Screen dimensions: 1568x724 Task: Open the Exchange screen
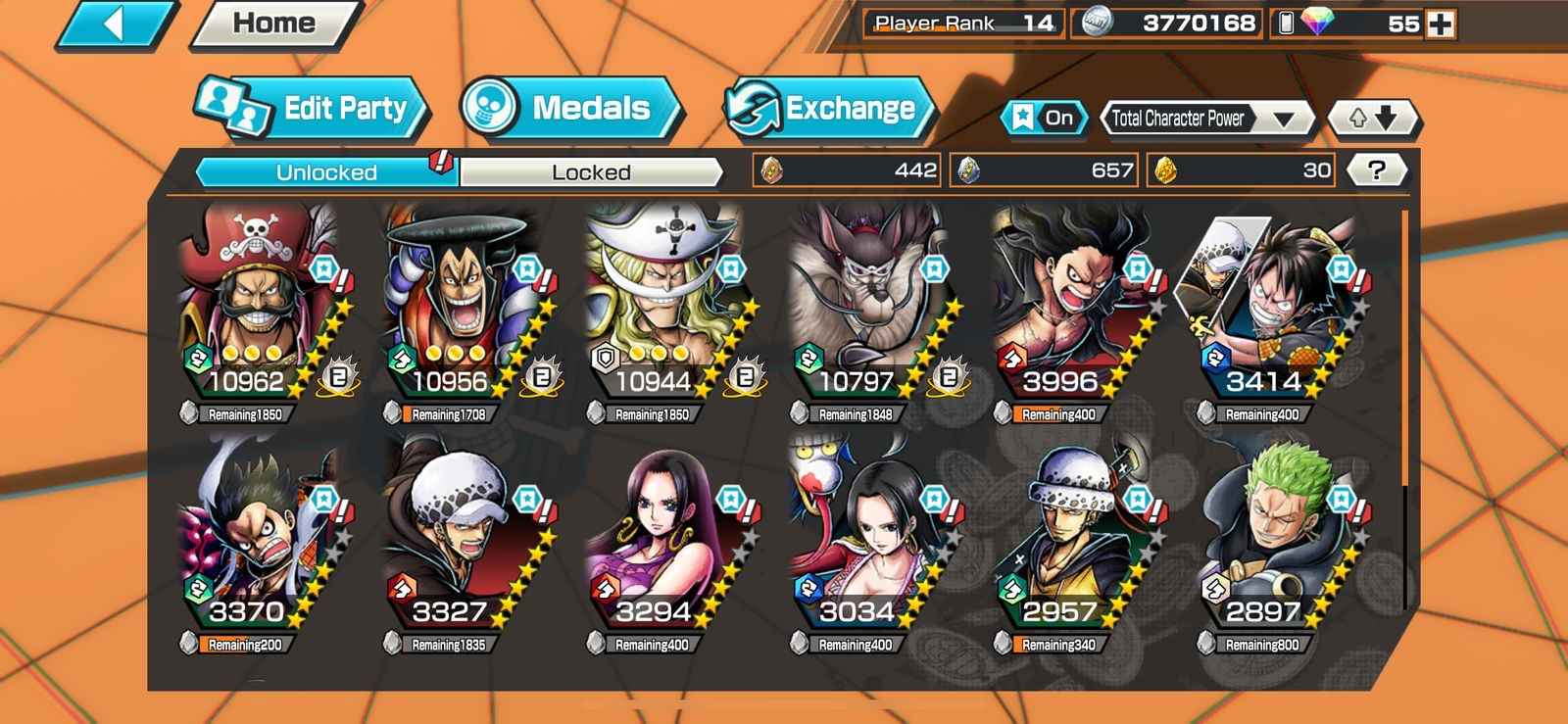coord(829,108)
